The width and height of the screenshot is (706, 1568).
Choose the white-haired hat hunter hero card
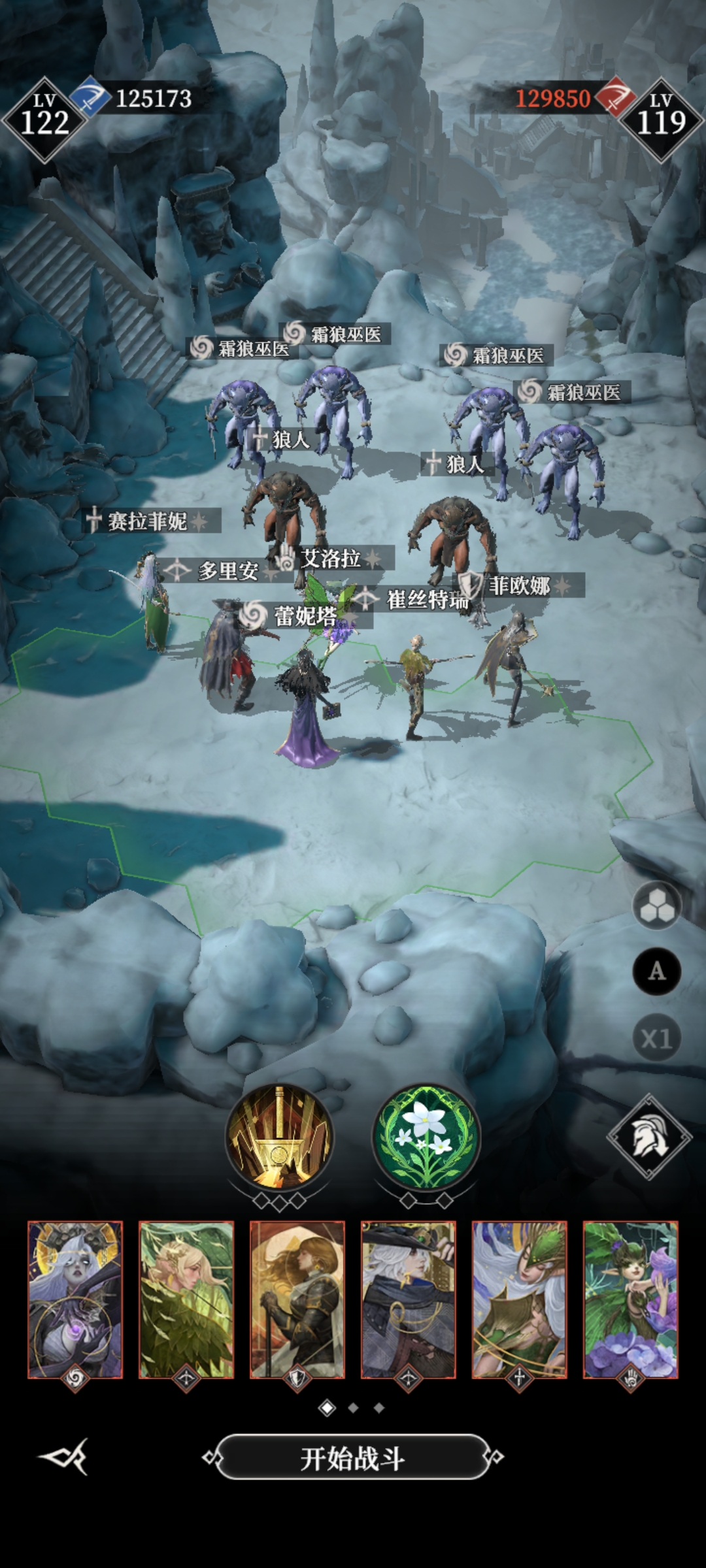coord(409,1299)
